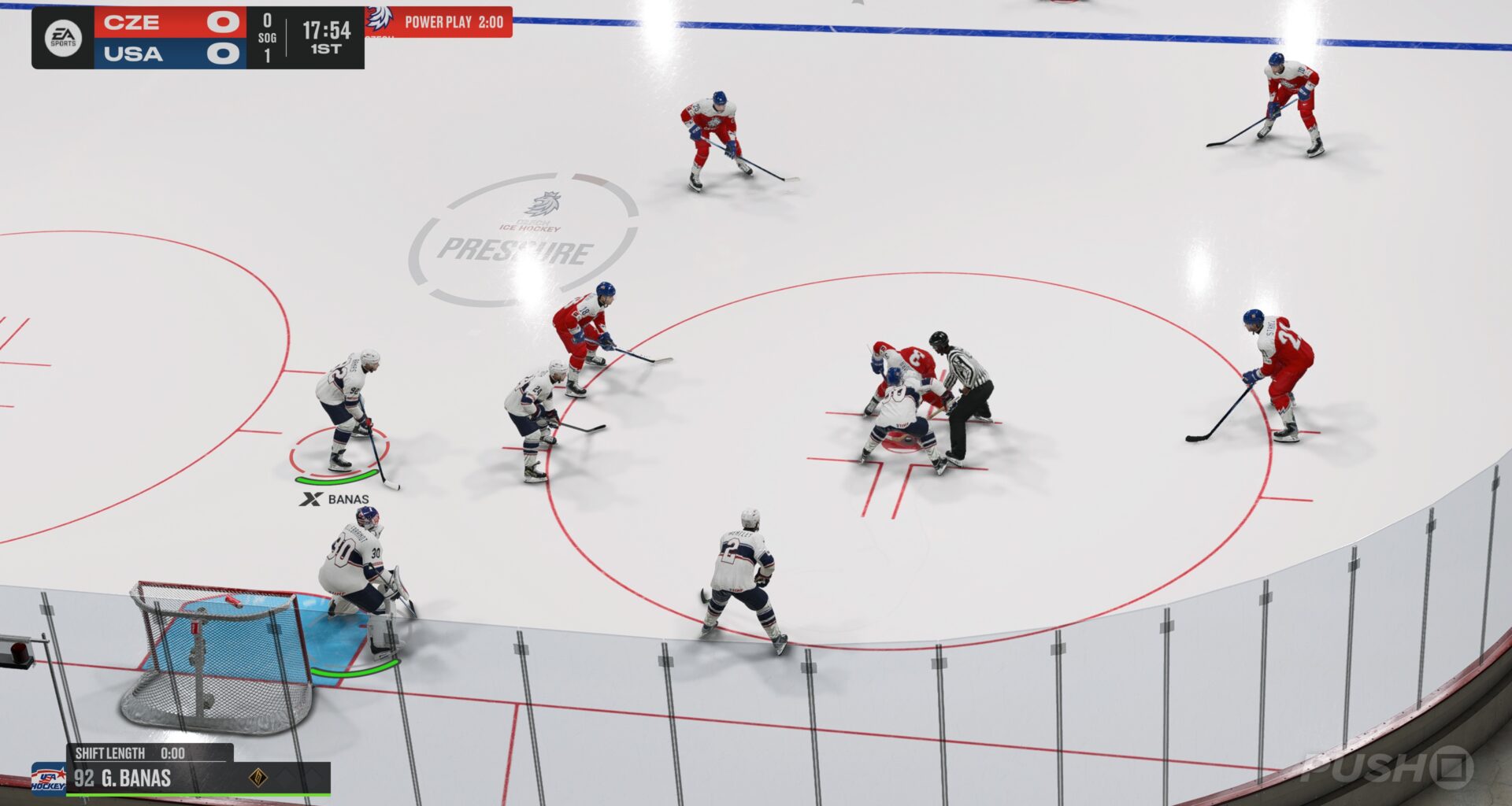Click the USA Hockey shield logo
Screen dimensions: 1512x806
click(x=50, y=779)
